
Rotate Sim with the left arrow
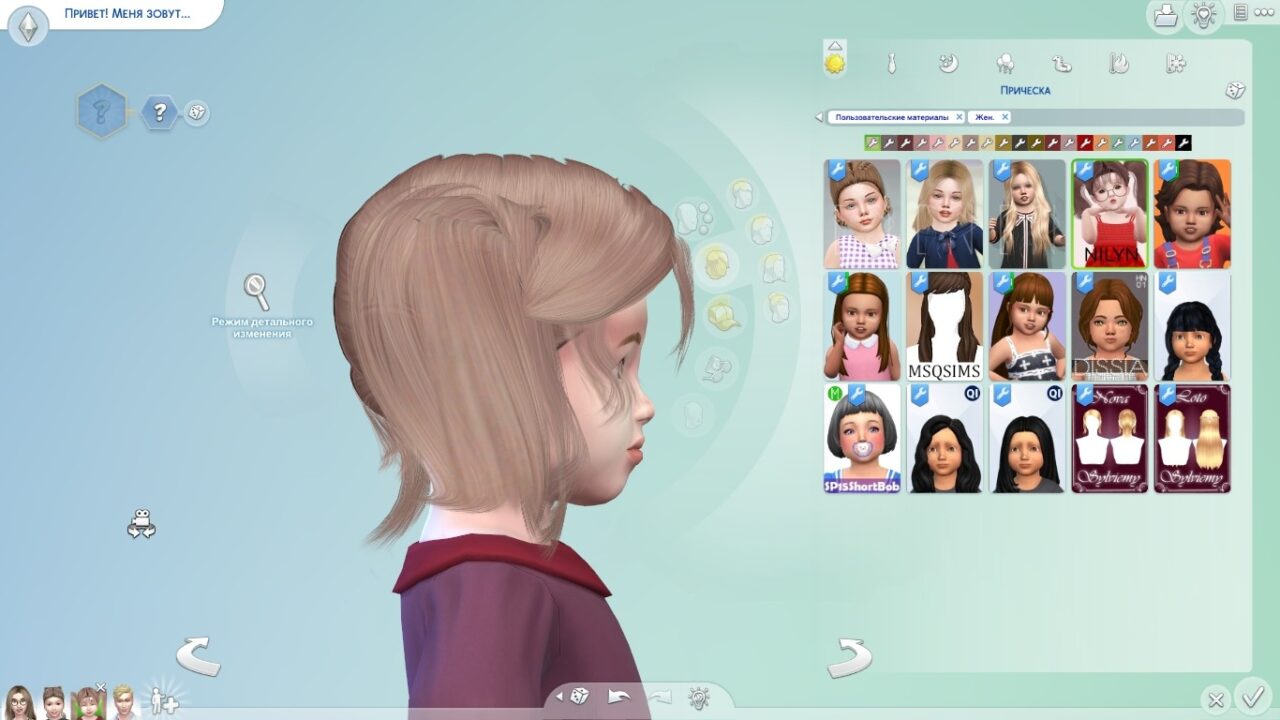coord(198,656)
